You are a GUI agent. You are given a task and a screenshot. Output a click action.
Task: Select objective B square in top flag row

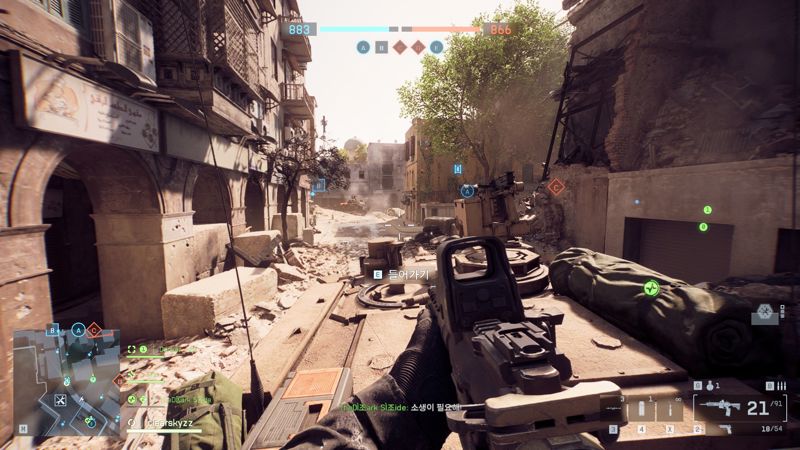click(x=381, y=47)
